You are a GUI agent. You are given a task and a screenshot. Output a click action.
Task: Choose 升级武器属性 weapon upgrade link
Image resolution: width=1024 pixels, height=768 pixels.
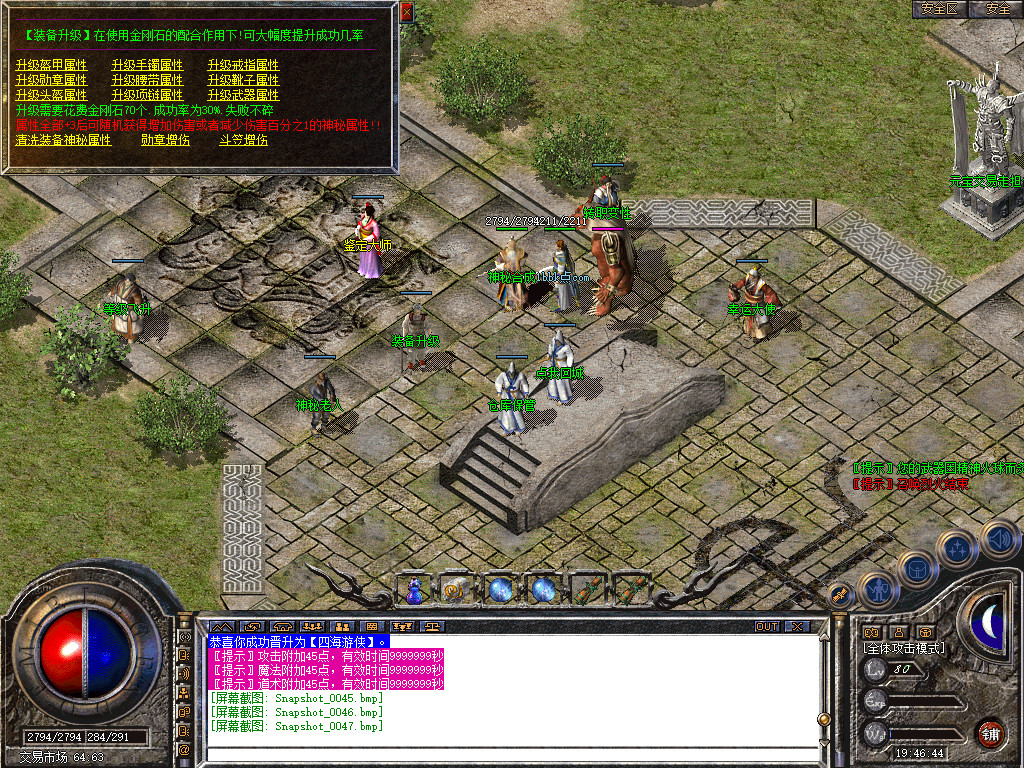pos(243,95)
